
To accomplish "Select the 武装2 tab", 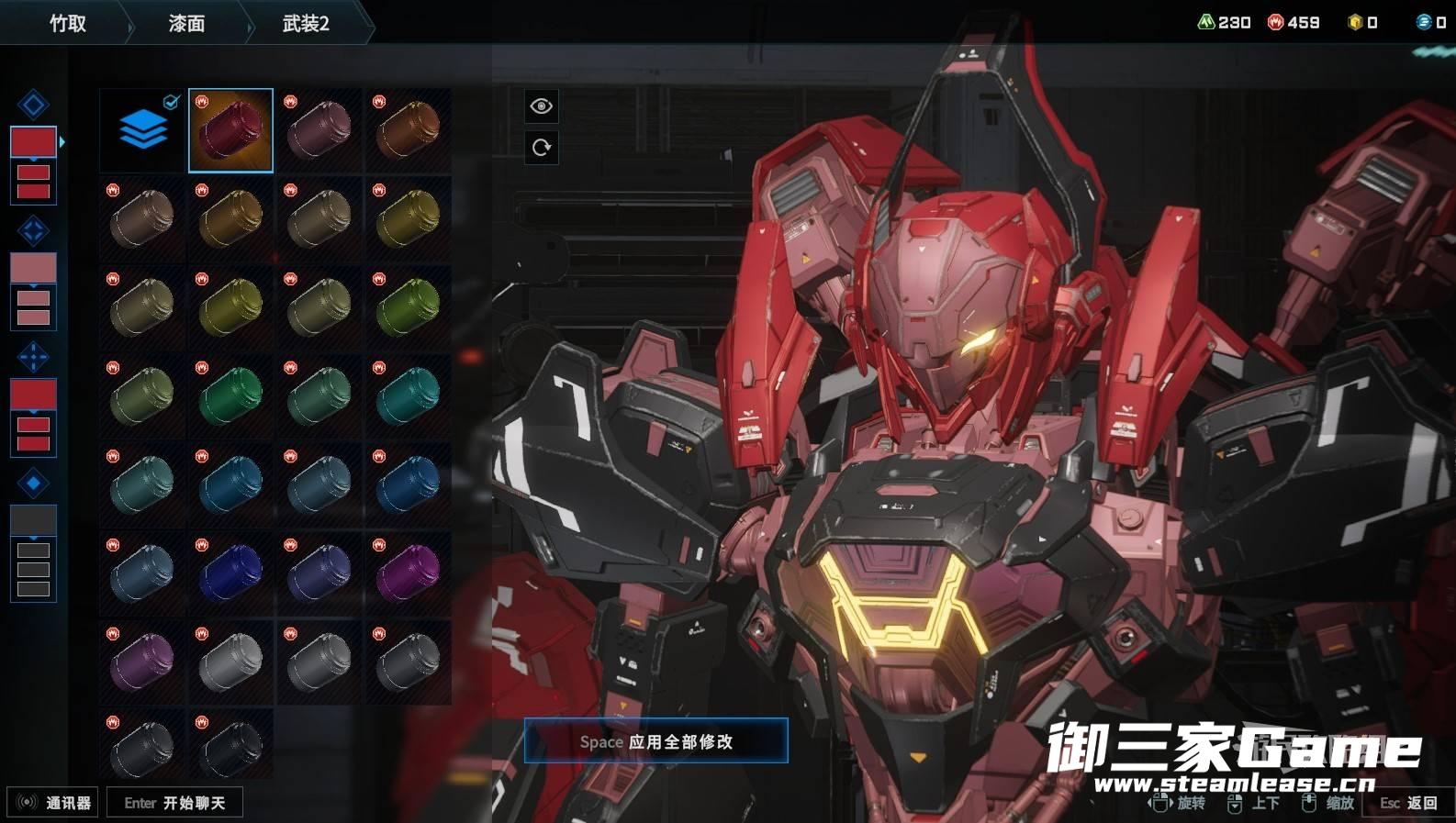I will pyautogui.click(x=306, y=24).
